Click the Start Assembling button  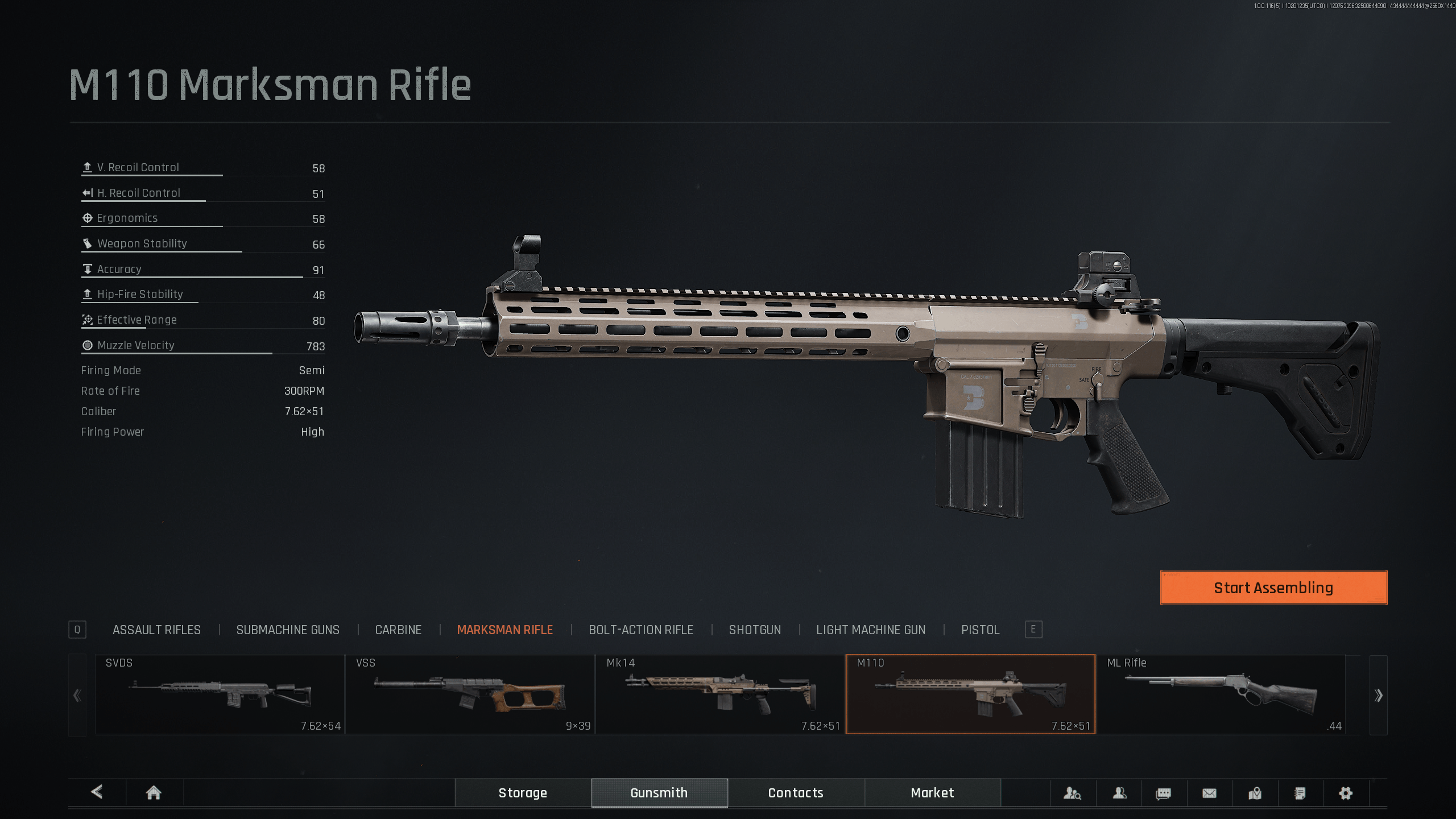tap(1273, 588)
